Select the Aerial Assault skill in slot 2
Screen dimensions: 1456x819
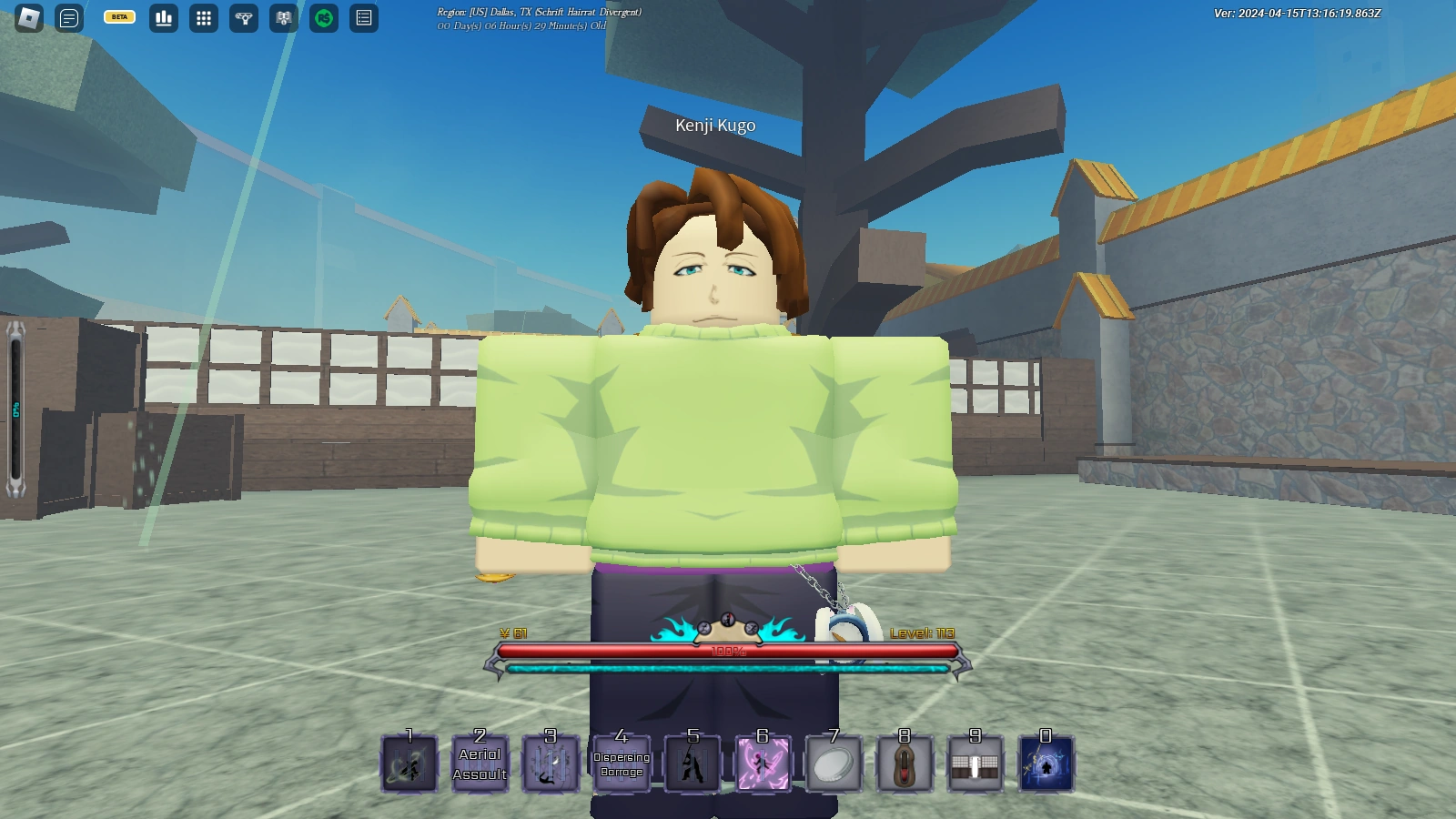[x=480, y=763]
